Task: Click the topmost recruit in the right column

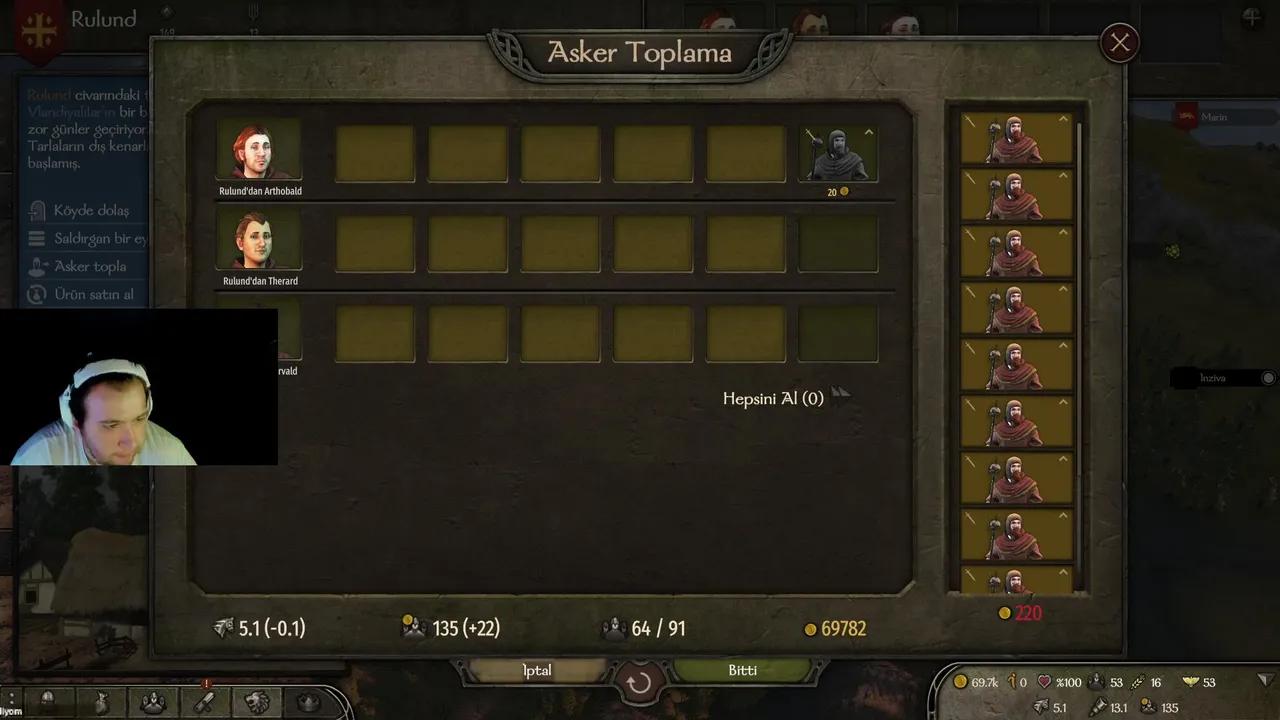Action: tap(1013, 140)
